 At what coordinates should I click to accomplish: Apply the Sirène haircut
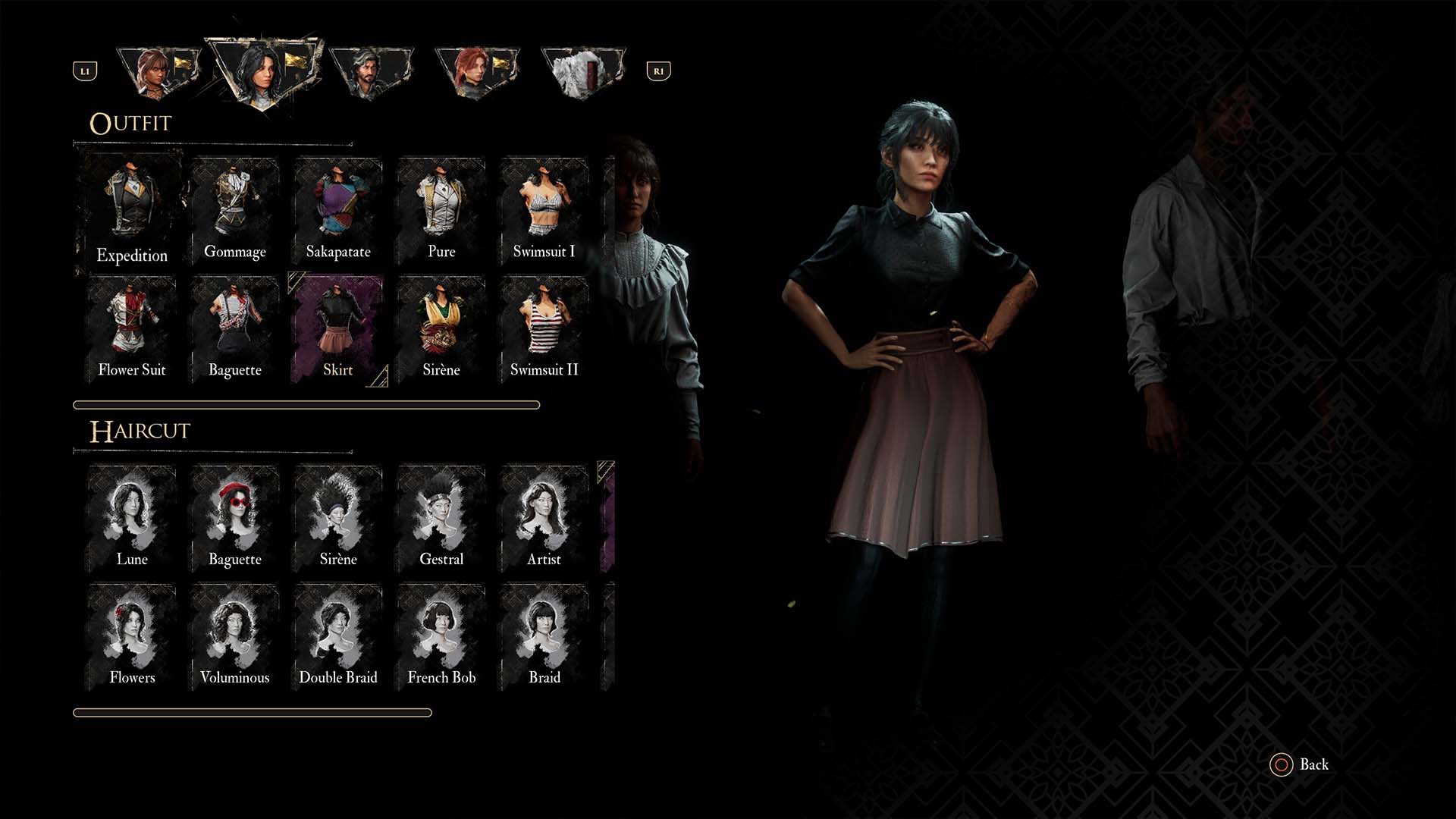point(337,519)
